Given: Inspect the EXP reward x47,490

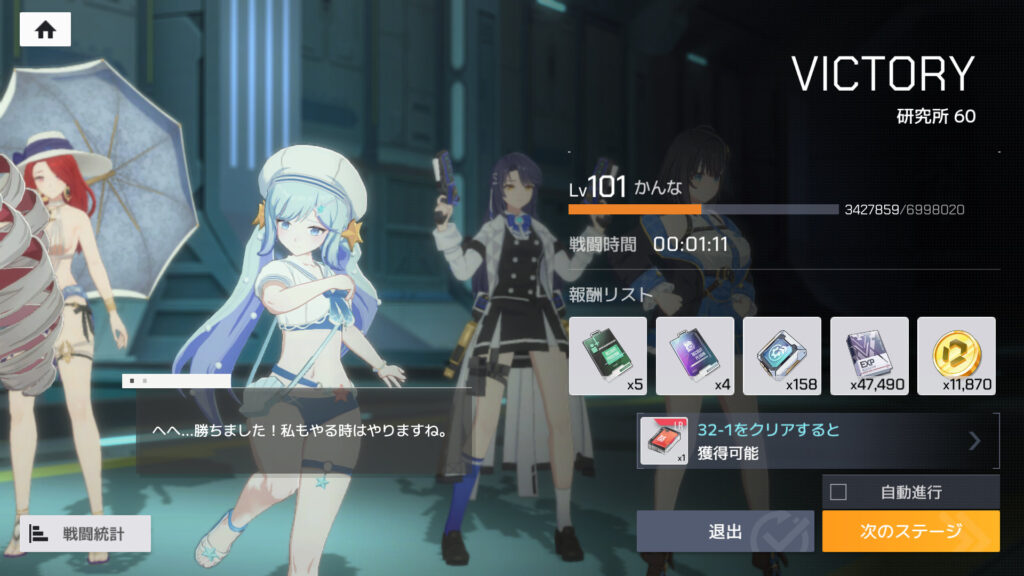Looking at the screenshot, I should pos(869,355).
